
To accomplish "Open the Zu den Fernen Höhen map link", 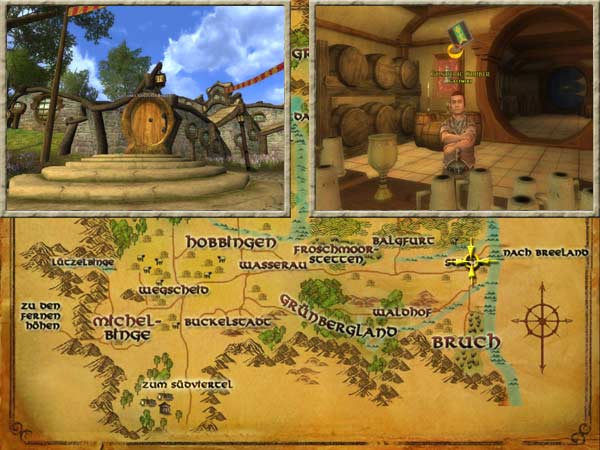I will 39,315.
